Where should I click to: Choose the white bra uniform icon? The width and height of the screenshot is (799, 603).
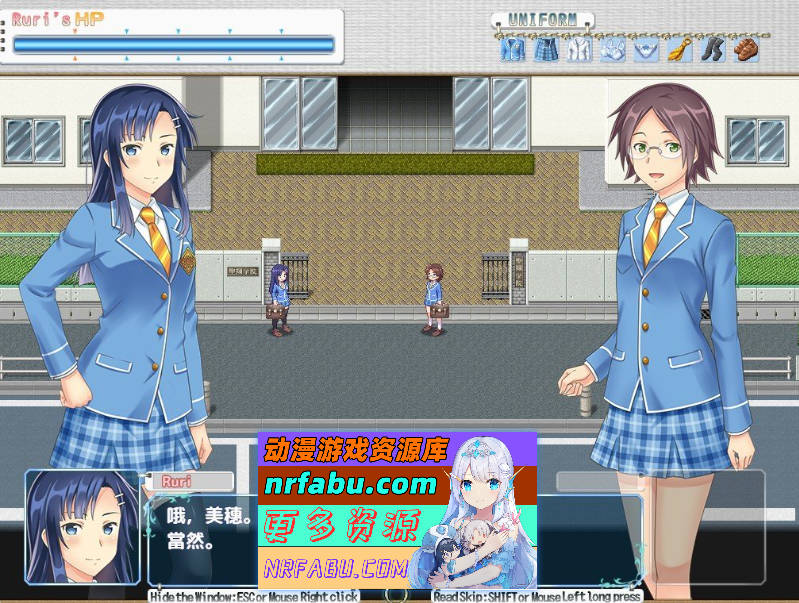tap(613, 49)
